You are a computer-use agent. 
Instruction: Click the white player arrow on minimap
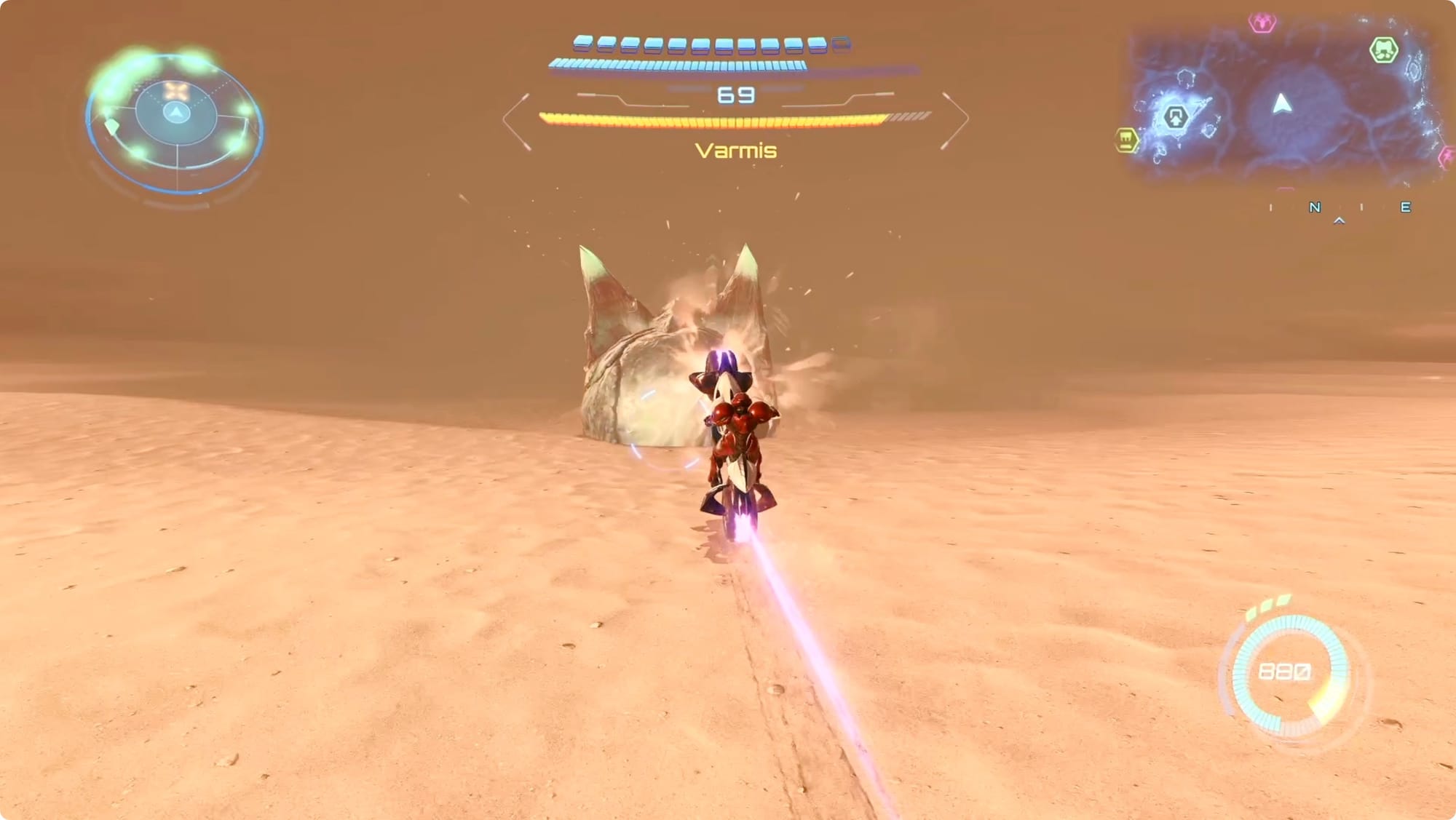click(x=1282, y=104)
